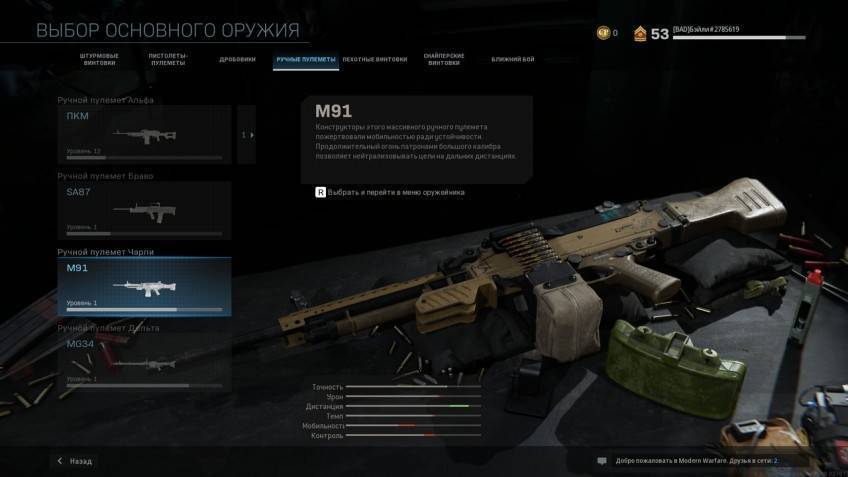Viewport: 848px width, 477px height.
Task: Select the ПКМ machine gun tile
Action: point(145,134)
